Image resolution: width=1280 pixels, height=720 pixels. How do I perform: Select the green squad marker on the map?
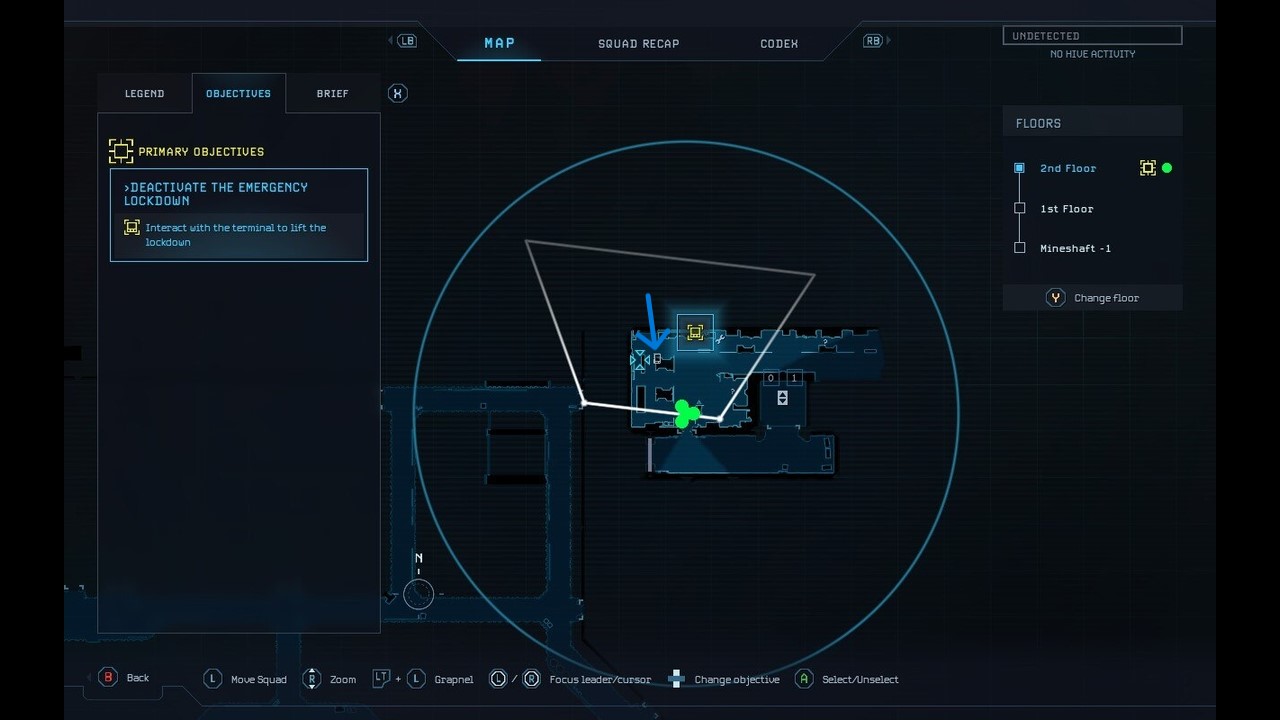[x=684, y=414]
